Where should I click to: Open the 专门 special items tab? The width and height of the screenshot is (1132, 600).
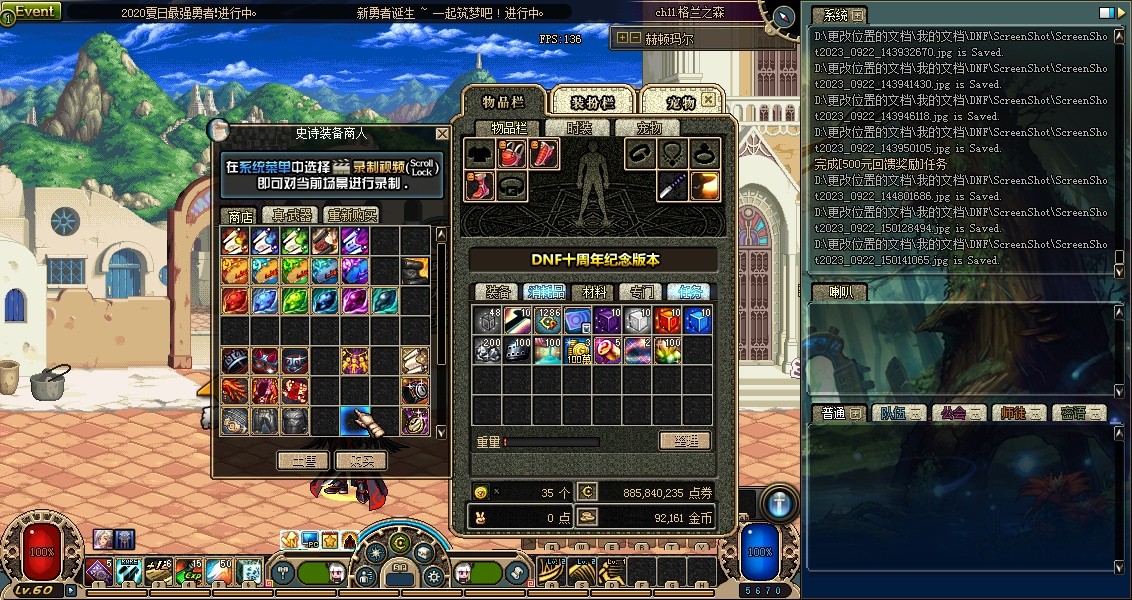[x=641, y=292]
